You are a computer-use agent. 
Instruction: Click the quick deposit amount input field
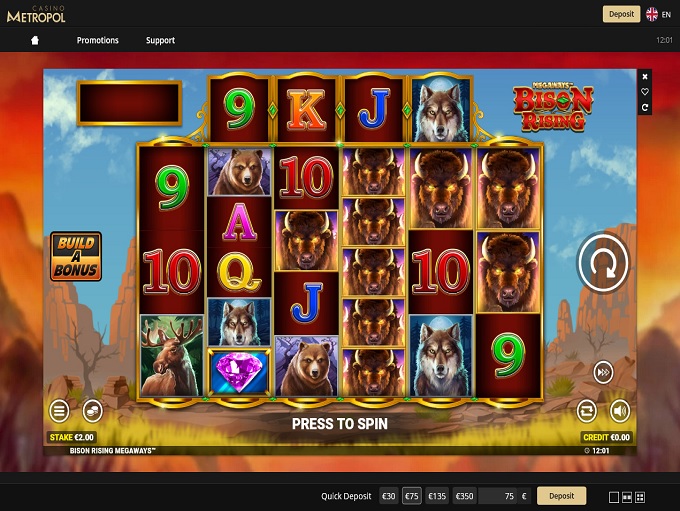(x=500, y=496)
